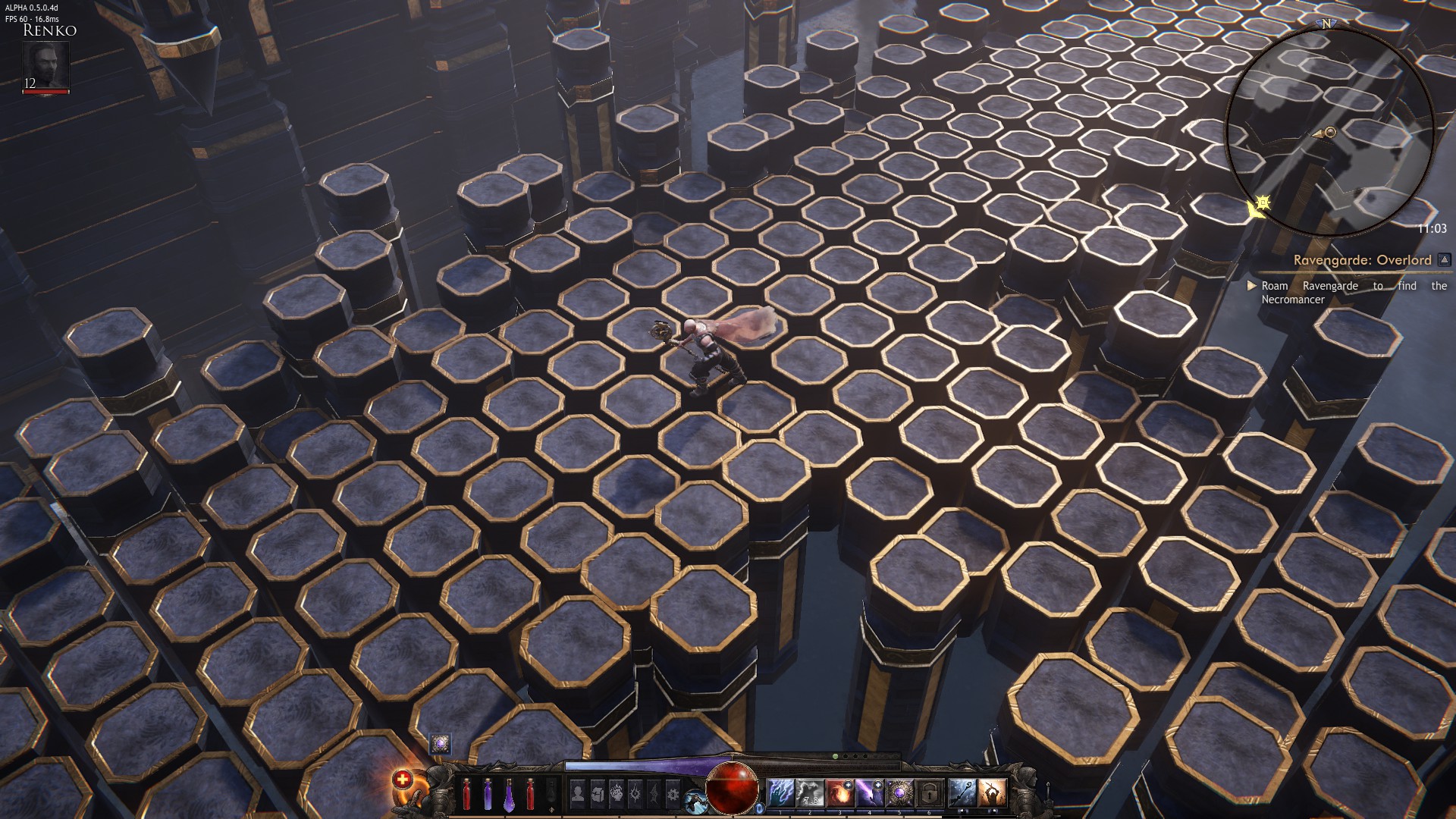The width and height of the screenshot is (1456, 819).
Task: Select the yellow quest marker on the minimap
Action: 1260,203
